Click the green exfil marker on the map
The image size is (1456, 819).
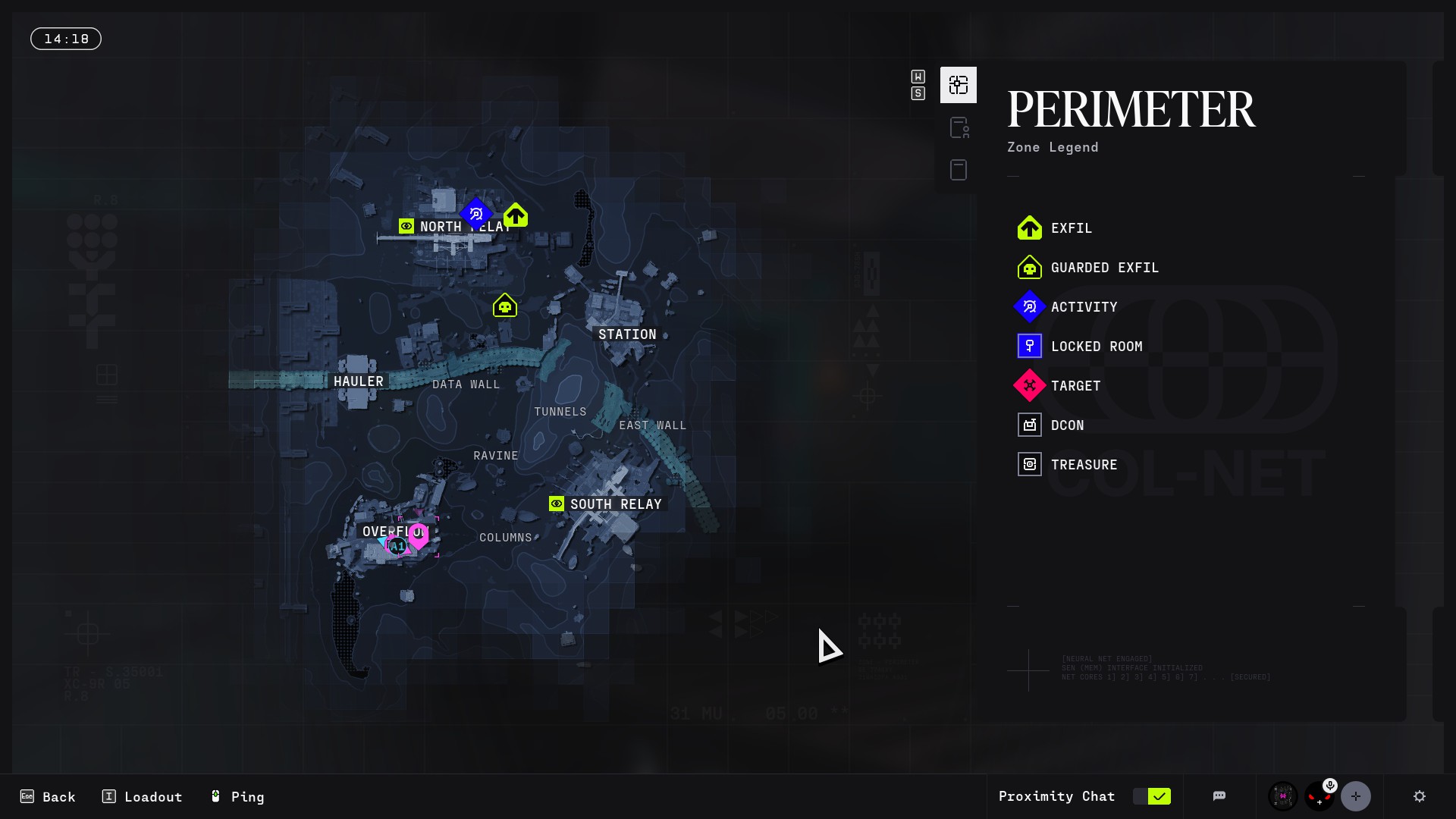tap(516, 215)
